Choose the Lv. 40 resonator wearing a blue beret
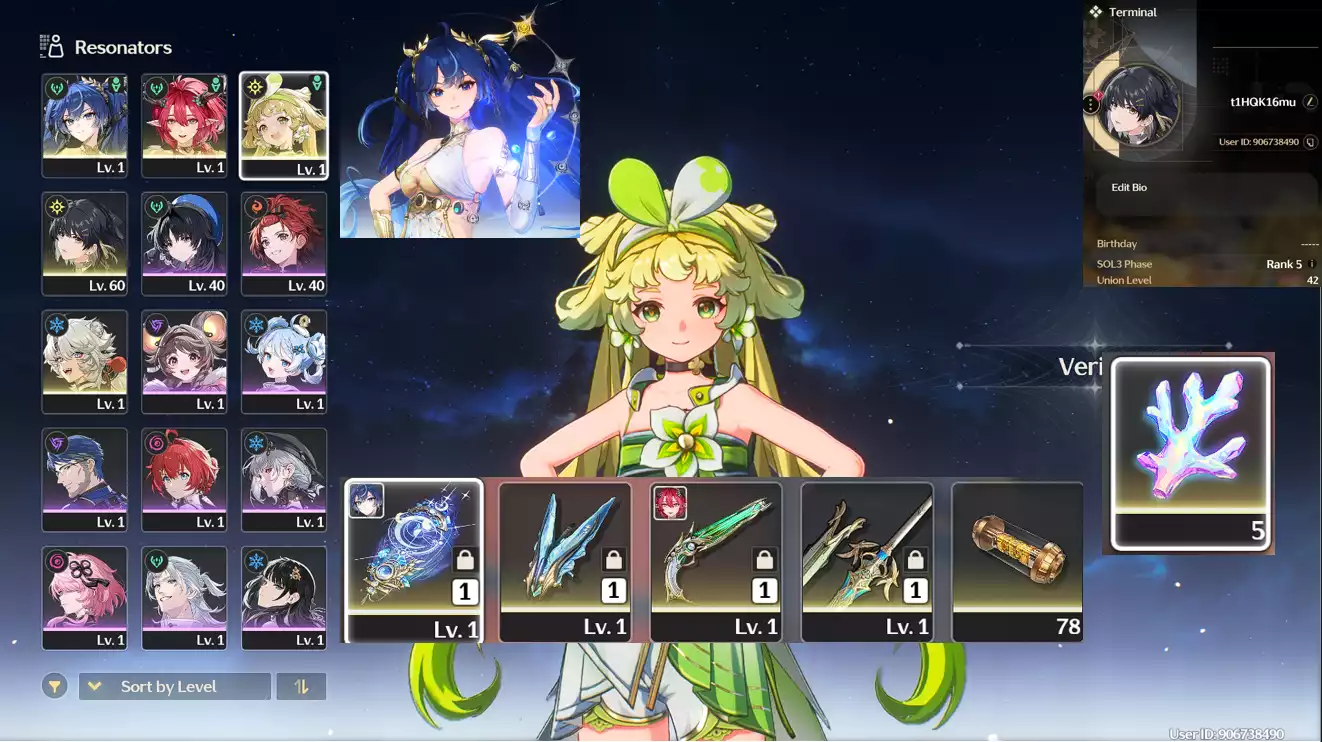 coord(184,243)
